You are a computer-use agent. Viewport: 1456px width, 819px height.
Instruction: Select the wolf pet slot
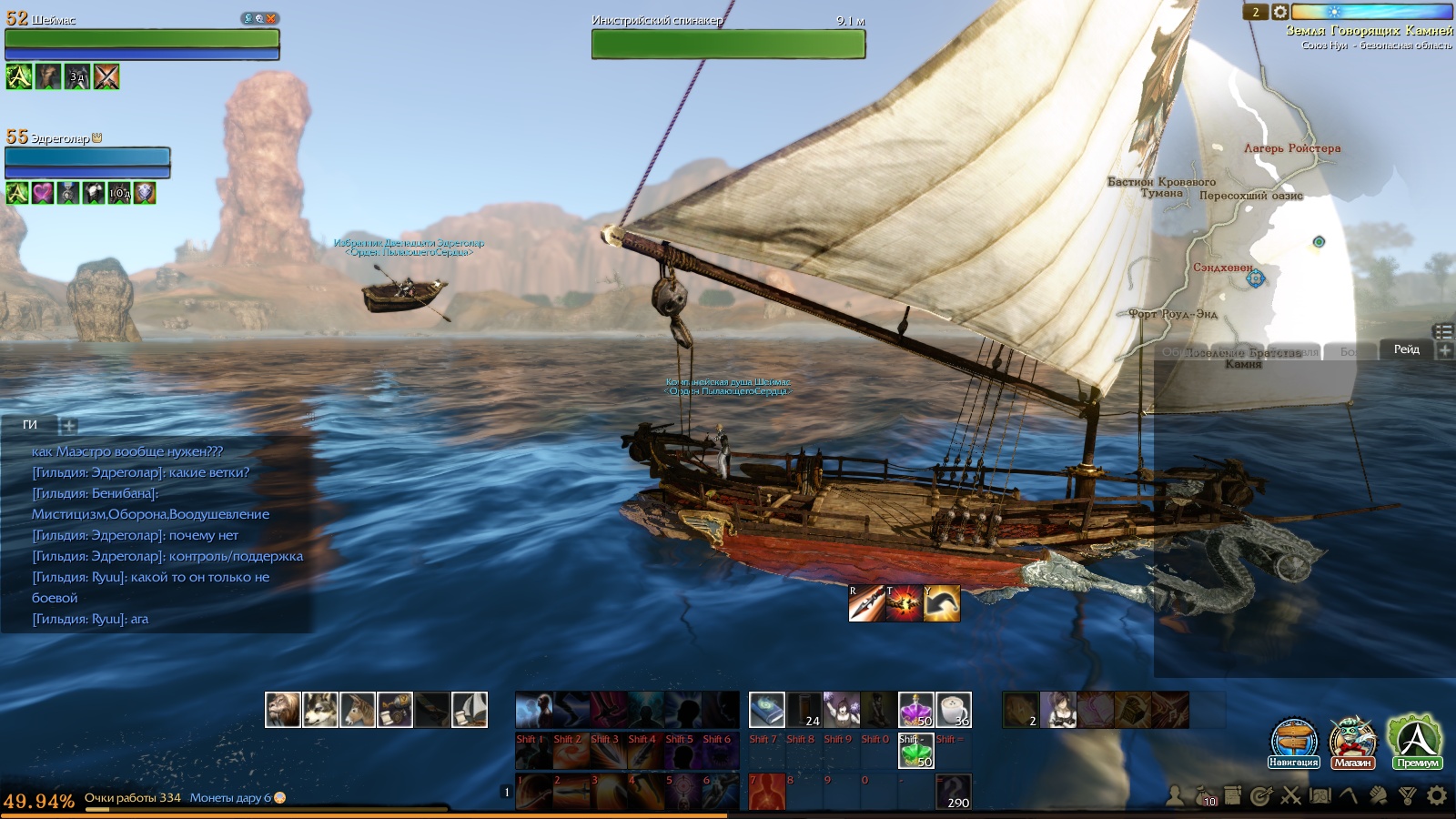pos(319,710)
